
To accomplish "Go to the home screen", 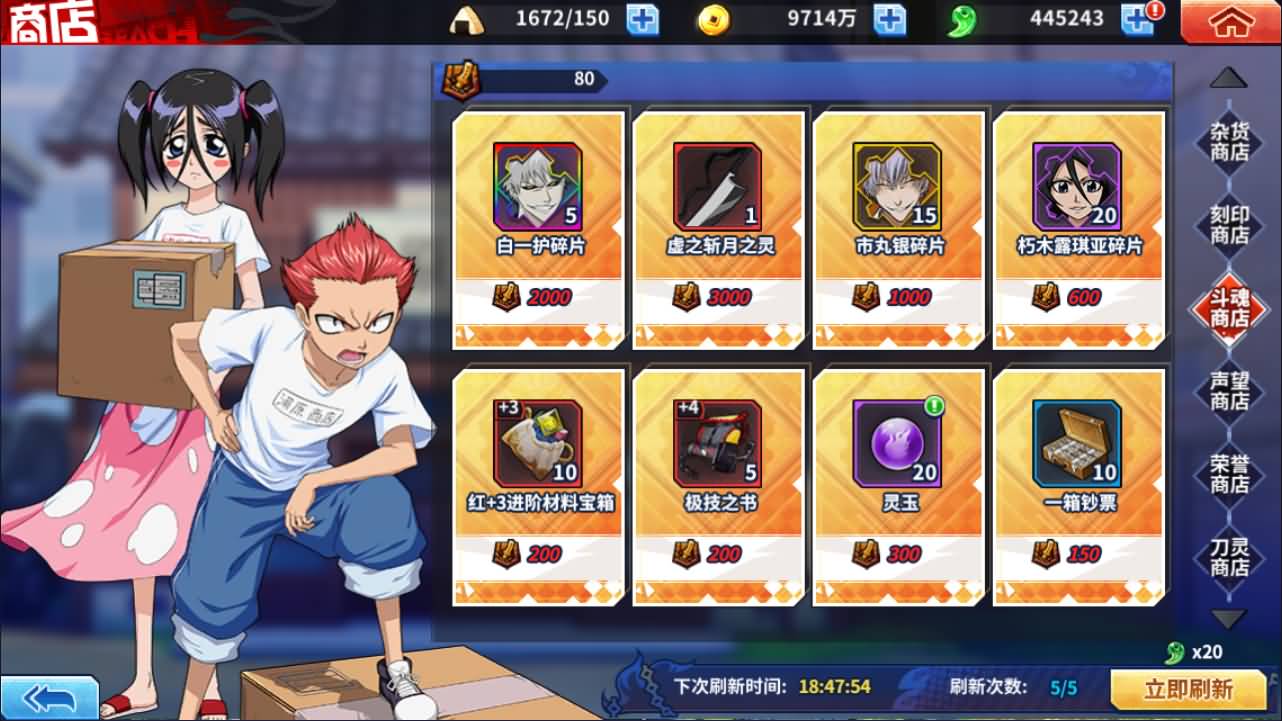I will point(1230,22).
